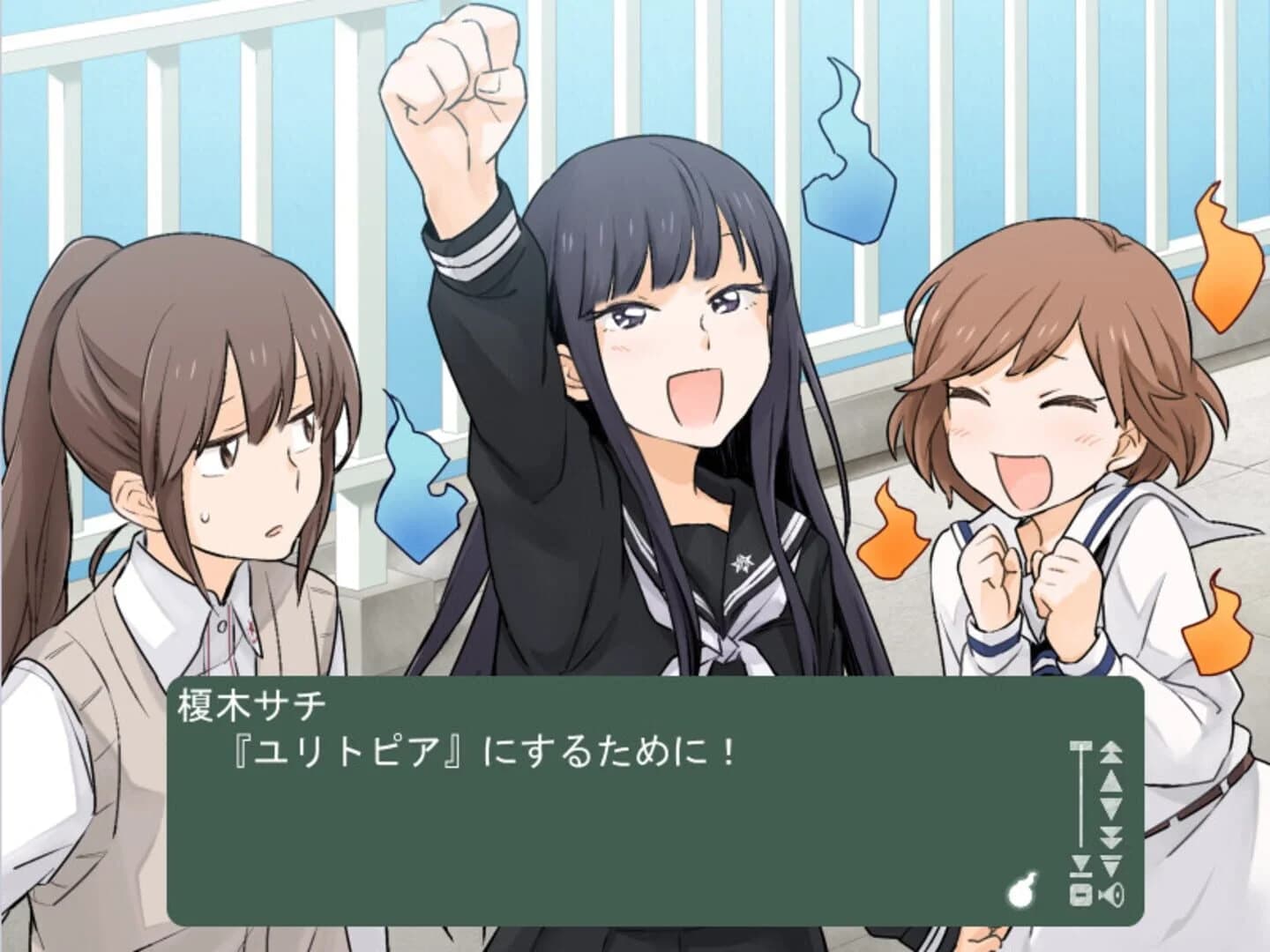Click the small box icon beside the speaker
1270x952 pixels.
(1080, 896)
